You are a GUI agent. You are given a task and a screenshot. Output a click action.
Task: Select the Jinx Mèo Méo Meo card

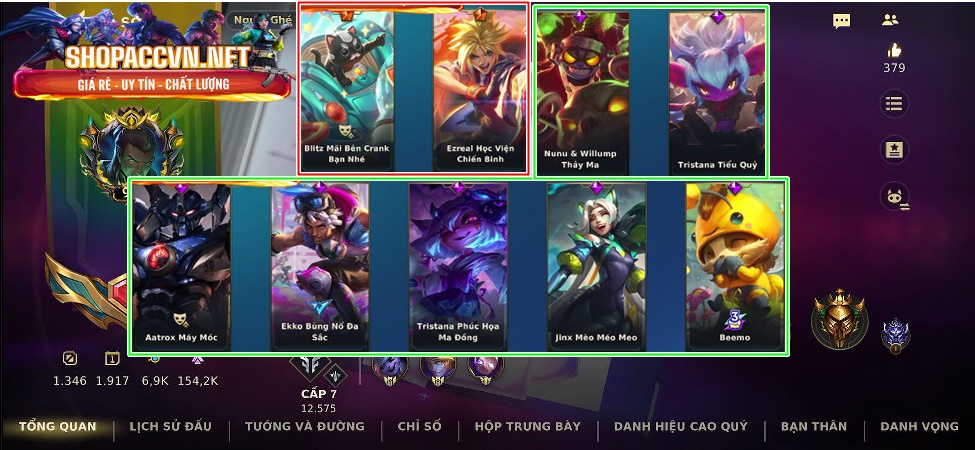point(596,266)
